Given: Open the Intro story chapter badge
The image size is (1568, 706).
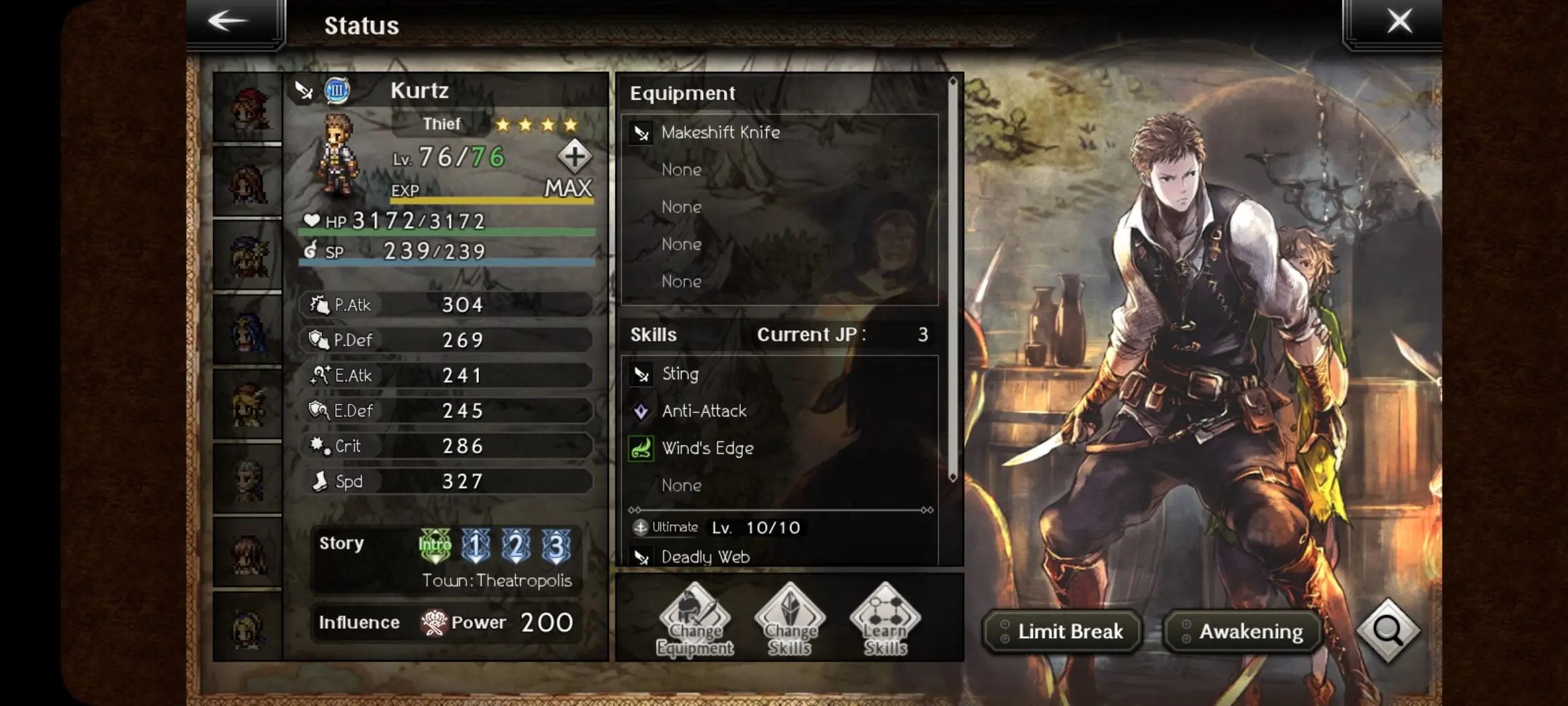Looking at the screenshot, I should point(434,545).
